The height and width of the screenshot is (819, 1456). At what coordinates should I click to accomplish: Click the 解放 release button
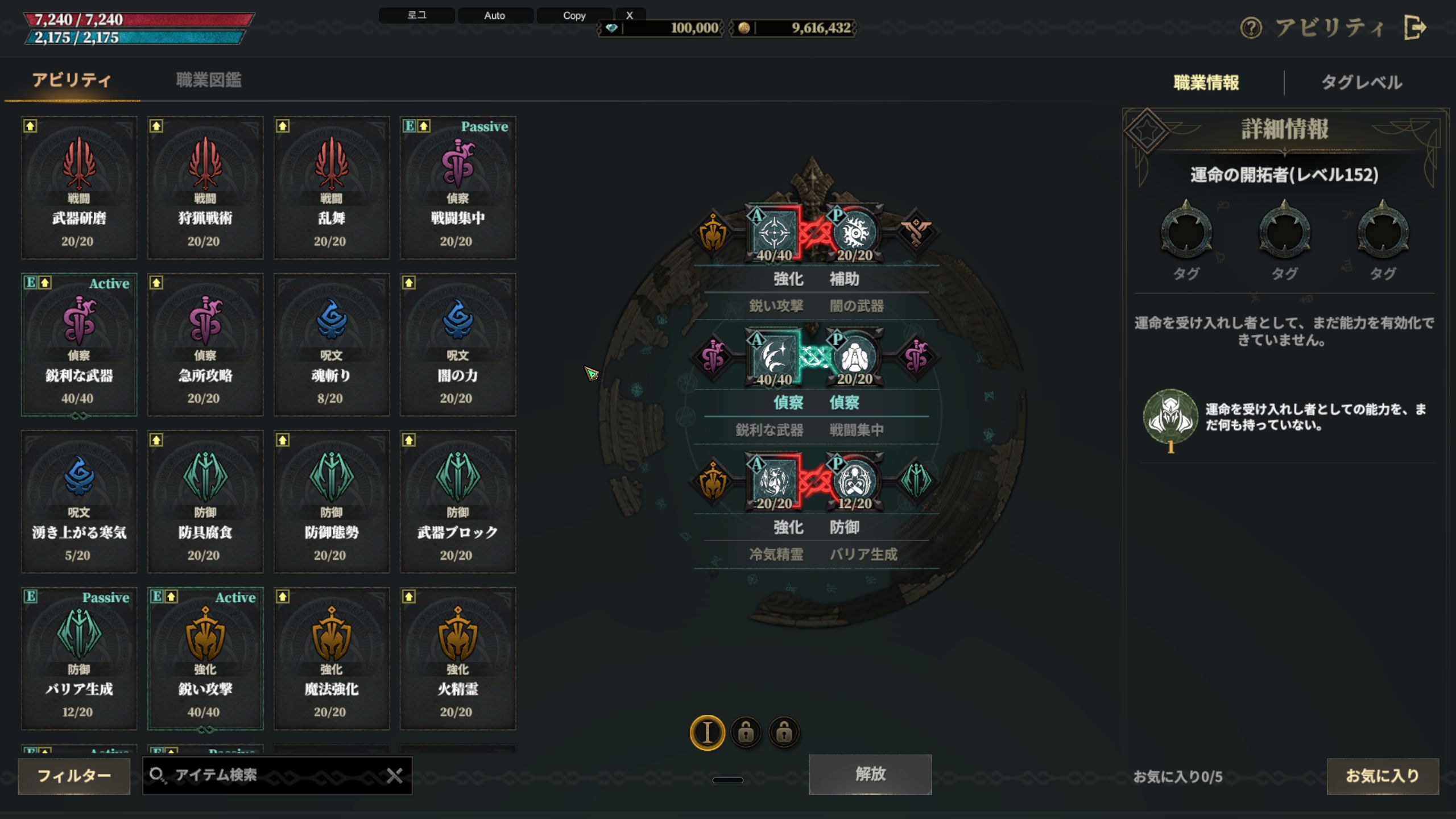click(870, 774)
